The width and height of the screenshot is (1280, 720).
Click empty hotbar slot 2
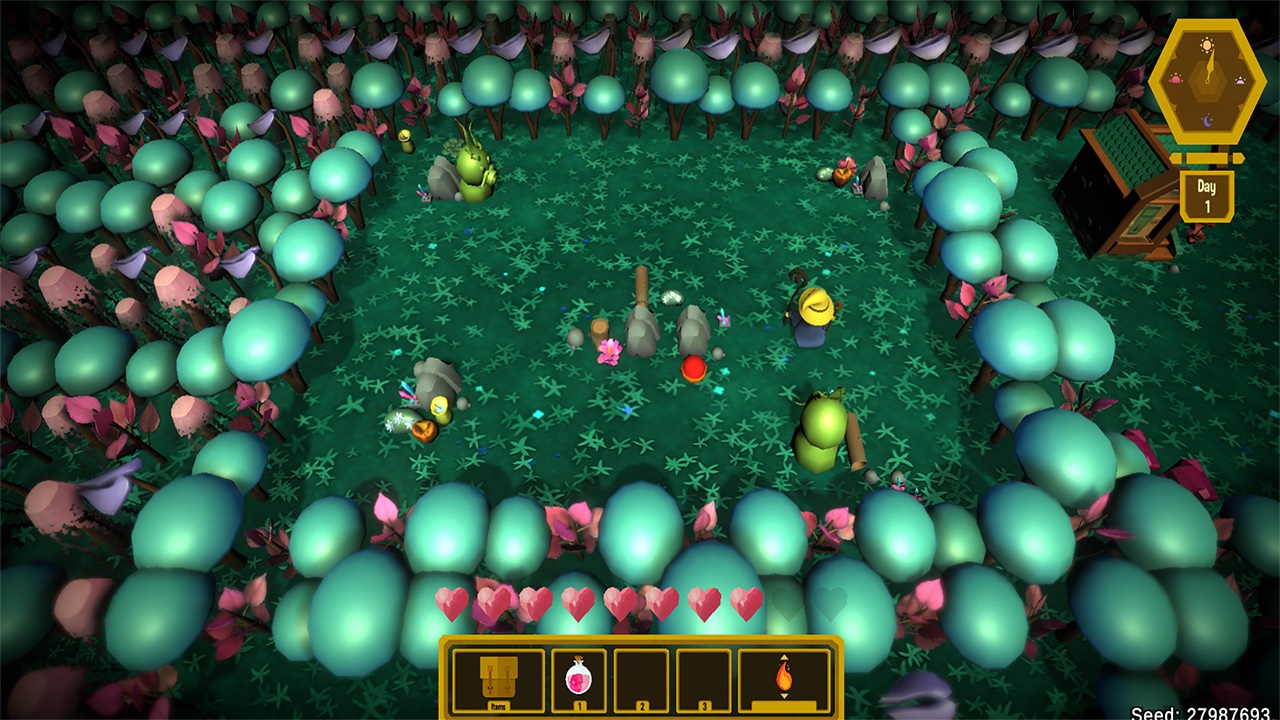(x=642, y=677)
